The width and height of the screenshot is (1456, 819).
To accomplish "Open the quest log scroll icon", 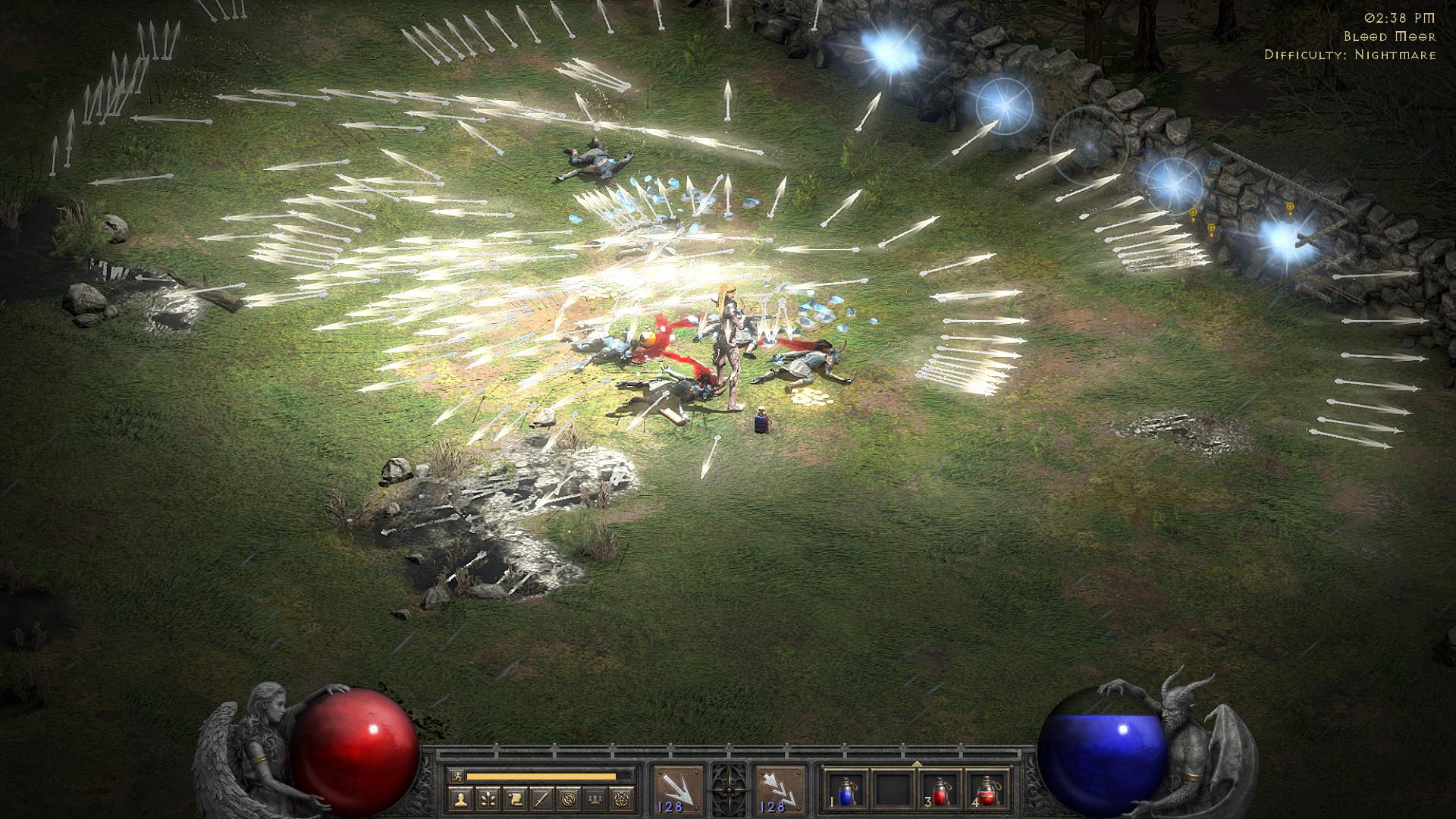I will tap(515, 799).
